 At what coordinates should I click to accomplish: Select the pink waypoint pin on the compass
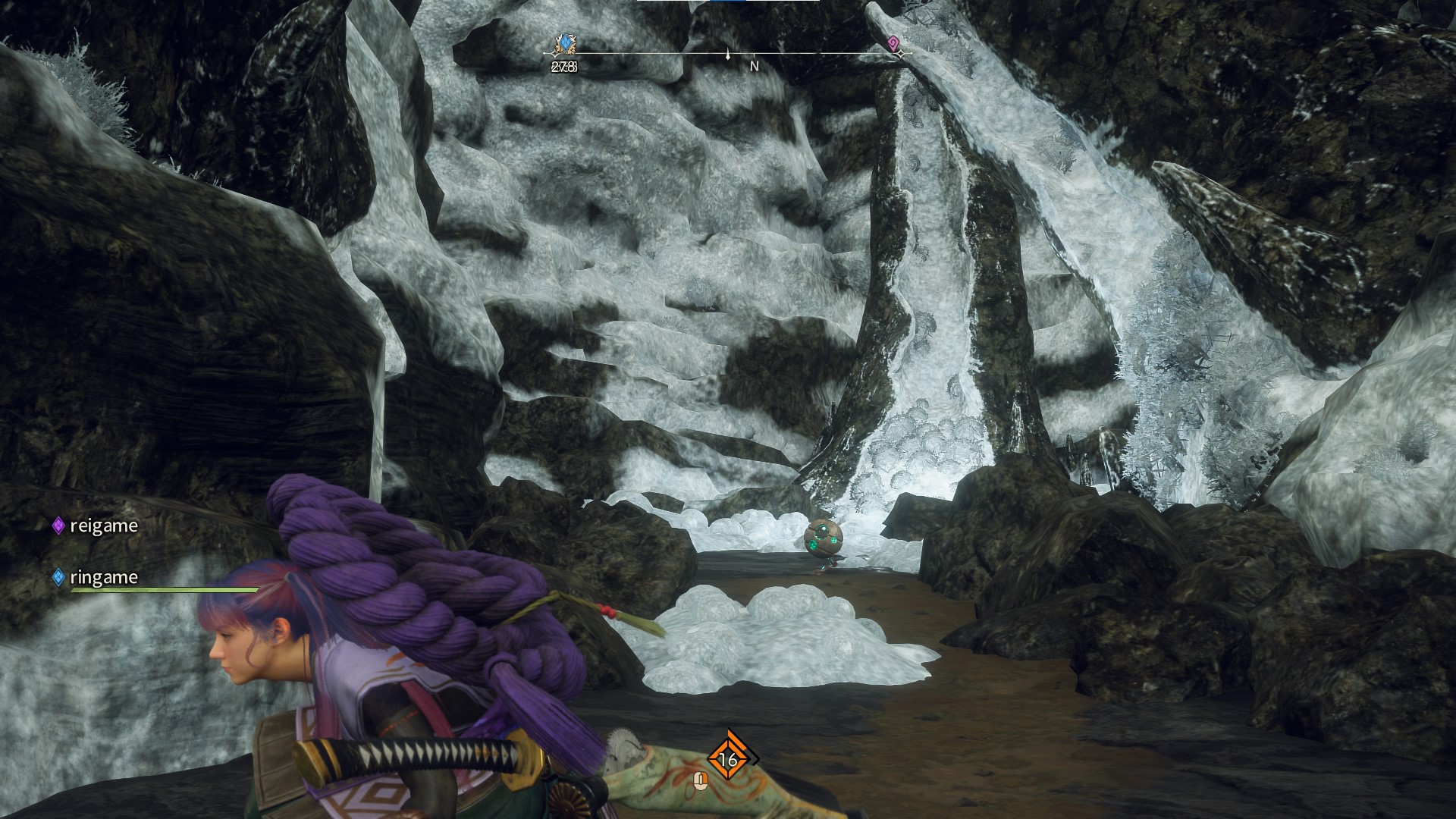tap(894, 44)
